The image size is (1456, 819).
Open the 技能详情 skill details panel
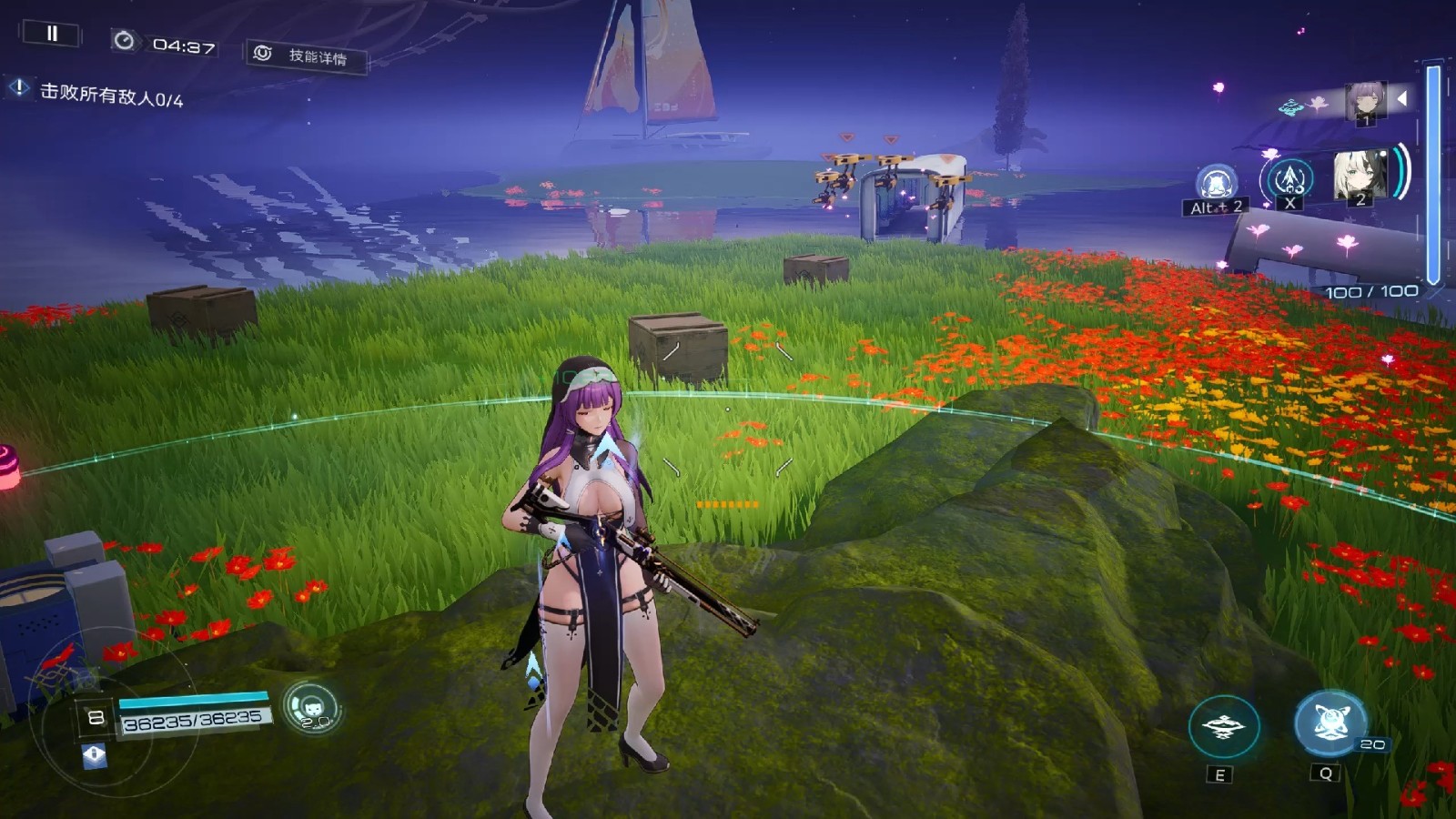(x=307, y=56)
